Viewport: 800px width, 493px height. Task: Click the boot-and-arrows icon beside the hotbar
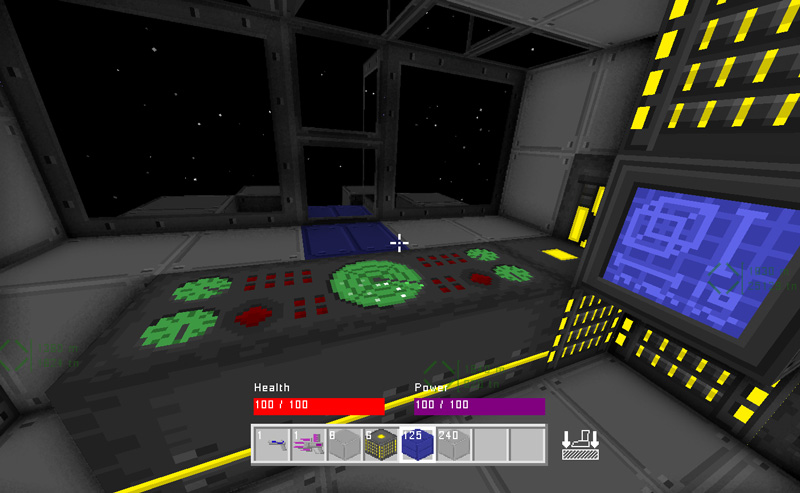click(x=580, y=443)
